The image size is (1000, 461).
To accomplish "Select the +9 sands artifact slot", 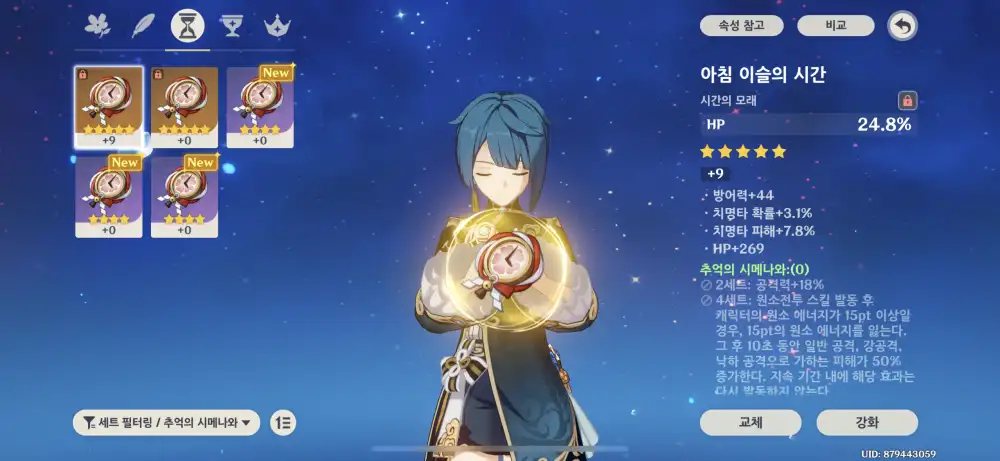I will 109,108.
